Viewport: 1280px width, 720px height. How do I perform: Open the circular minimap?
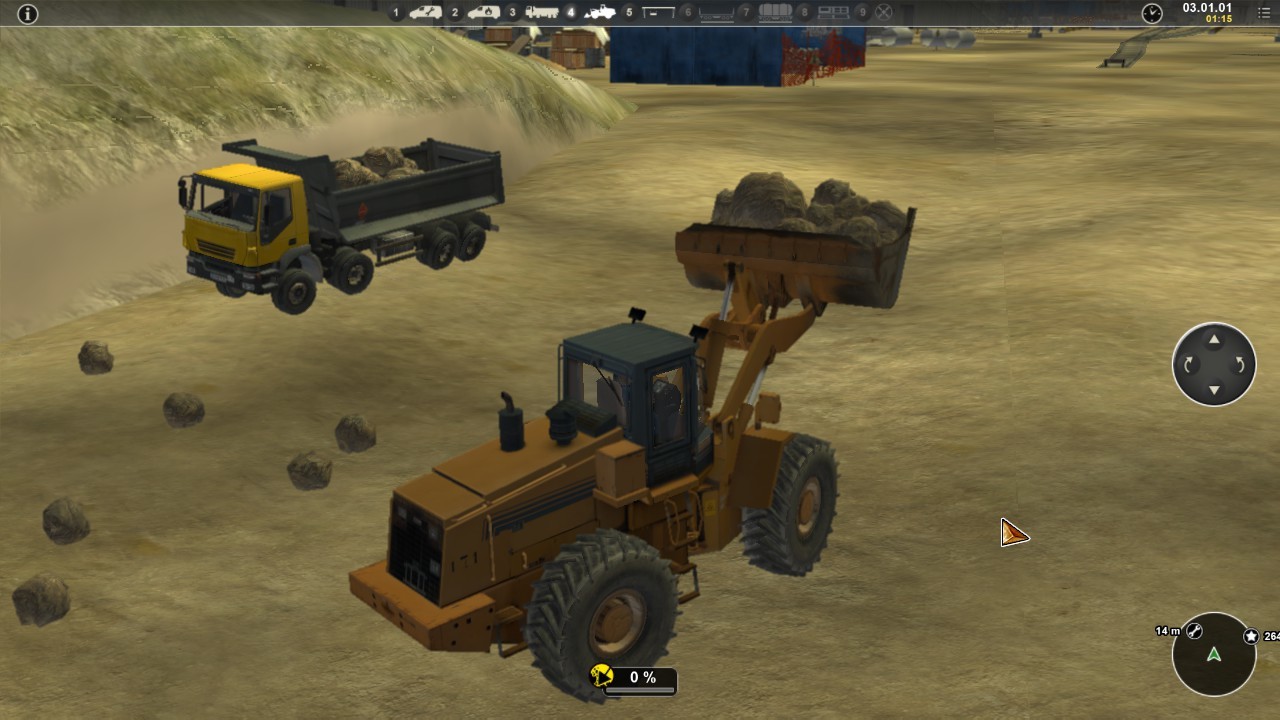coord(1214,654)
